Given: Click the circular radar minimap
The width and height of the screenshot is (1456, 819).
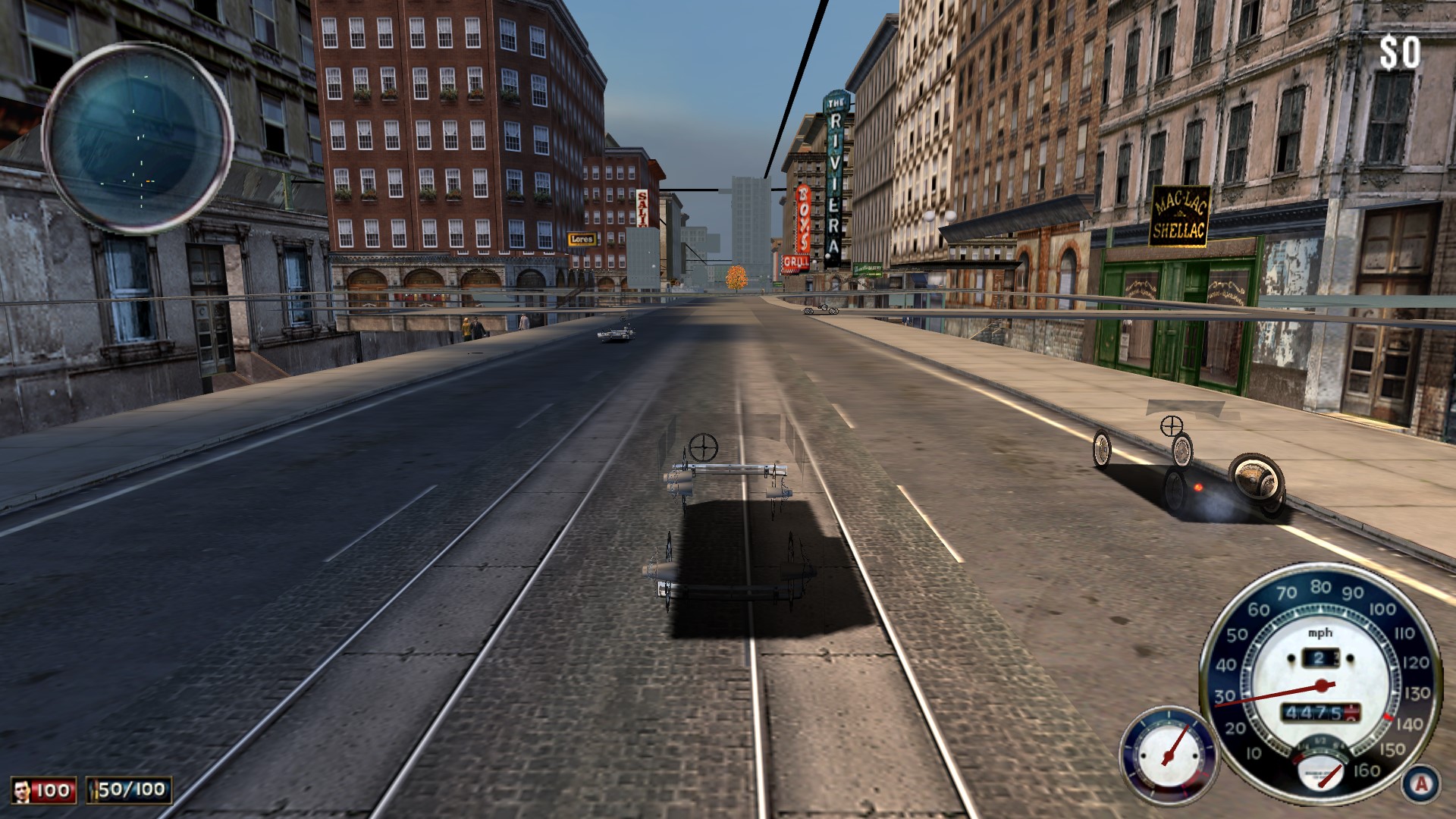Looking at the screenshot, I should [137, 137].
